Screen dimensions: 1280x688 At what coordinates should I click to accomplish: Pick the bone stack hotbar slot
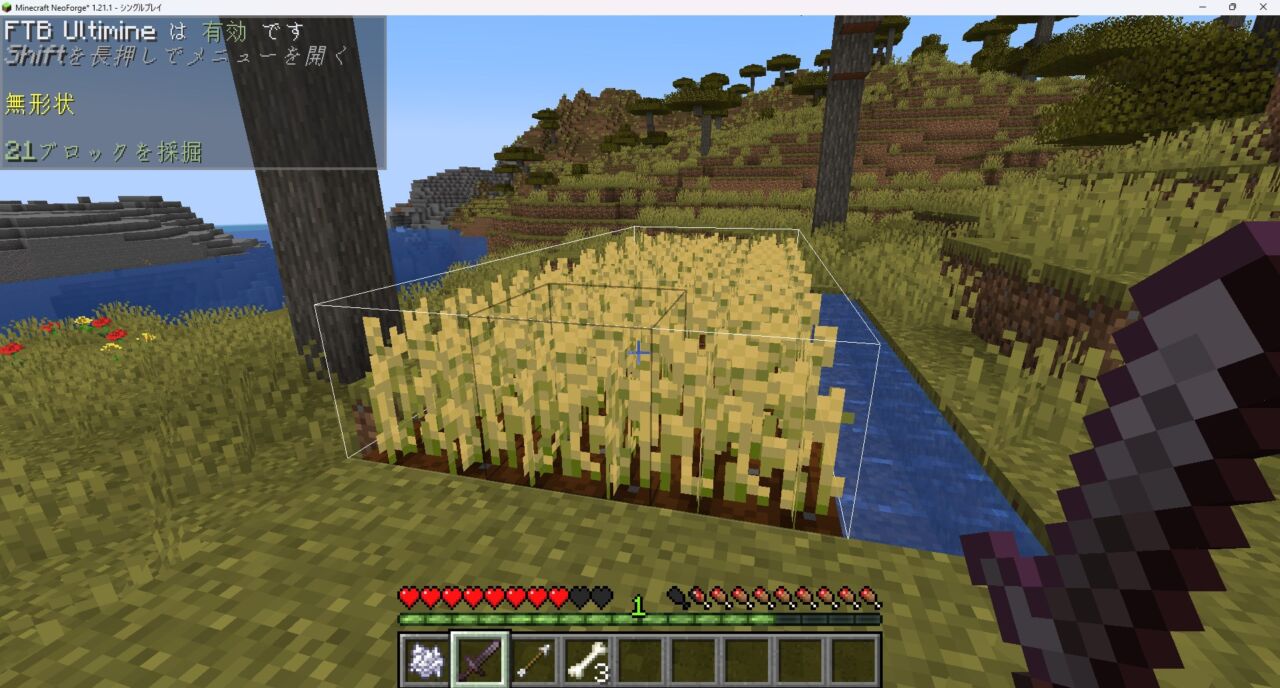coord(588,661)
